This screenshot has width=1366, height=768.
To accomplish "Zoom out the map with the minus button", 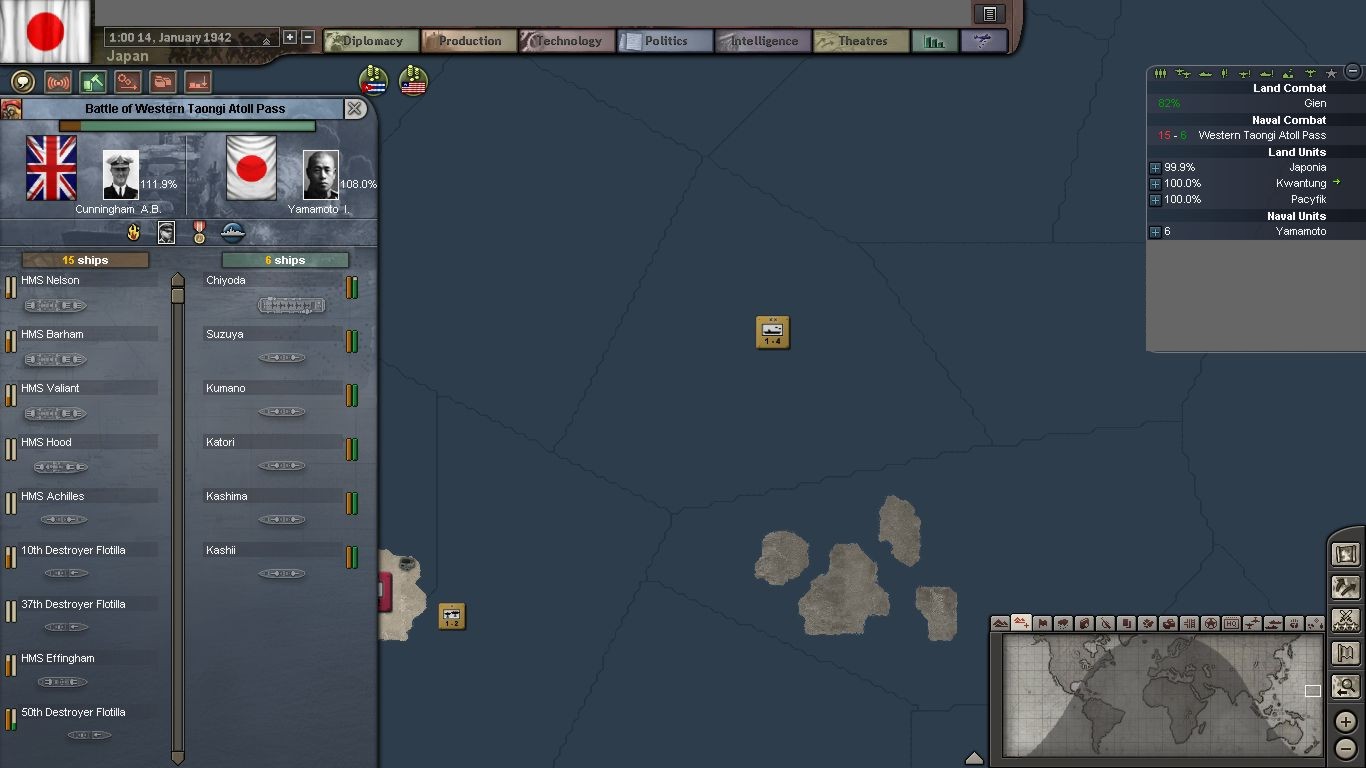I will click(1346, 748).
